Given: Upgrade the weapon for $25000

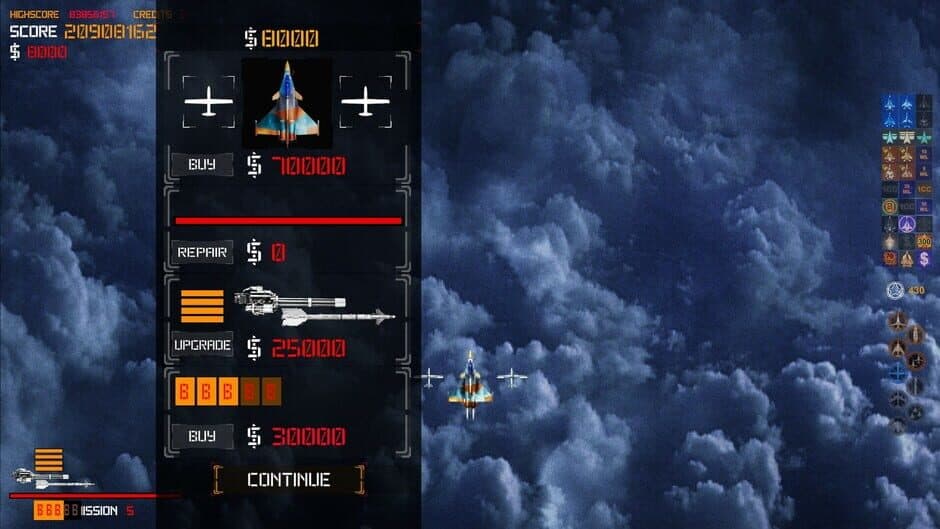Looking at the screenshot, I should click(x=202, y=345).
